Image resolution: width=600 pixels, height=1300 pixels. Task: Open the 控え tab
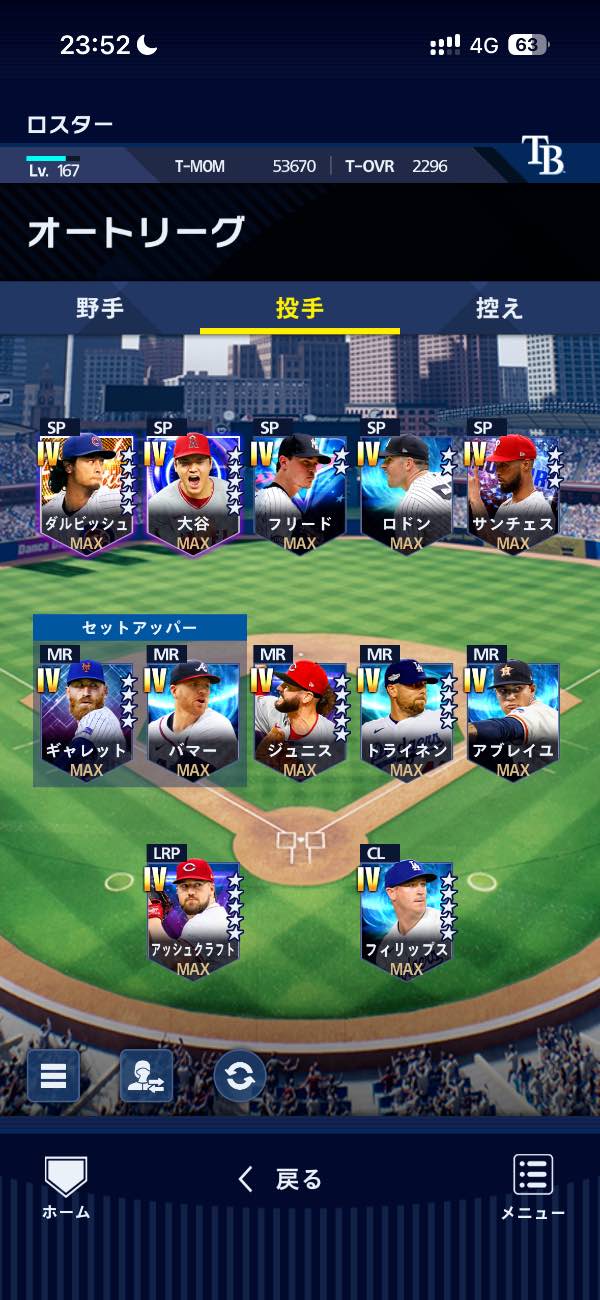click(499, 308)
